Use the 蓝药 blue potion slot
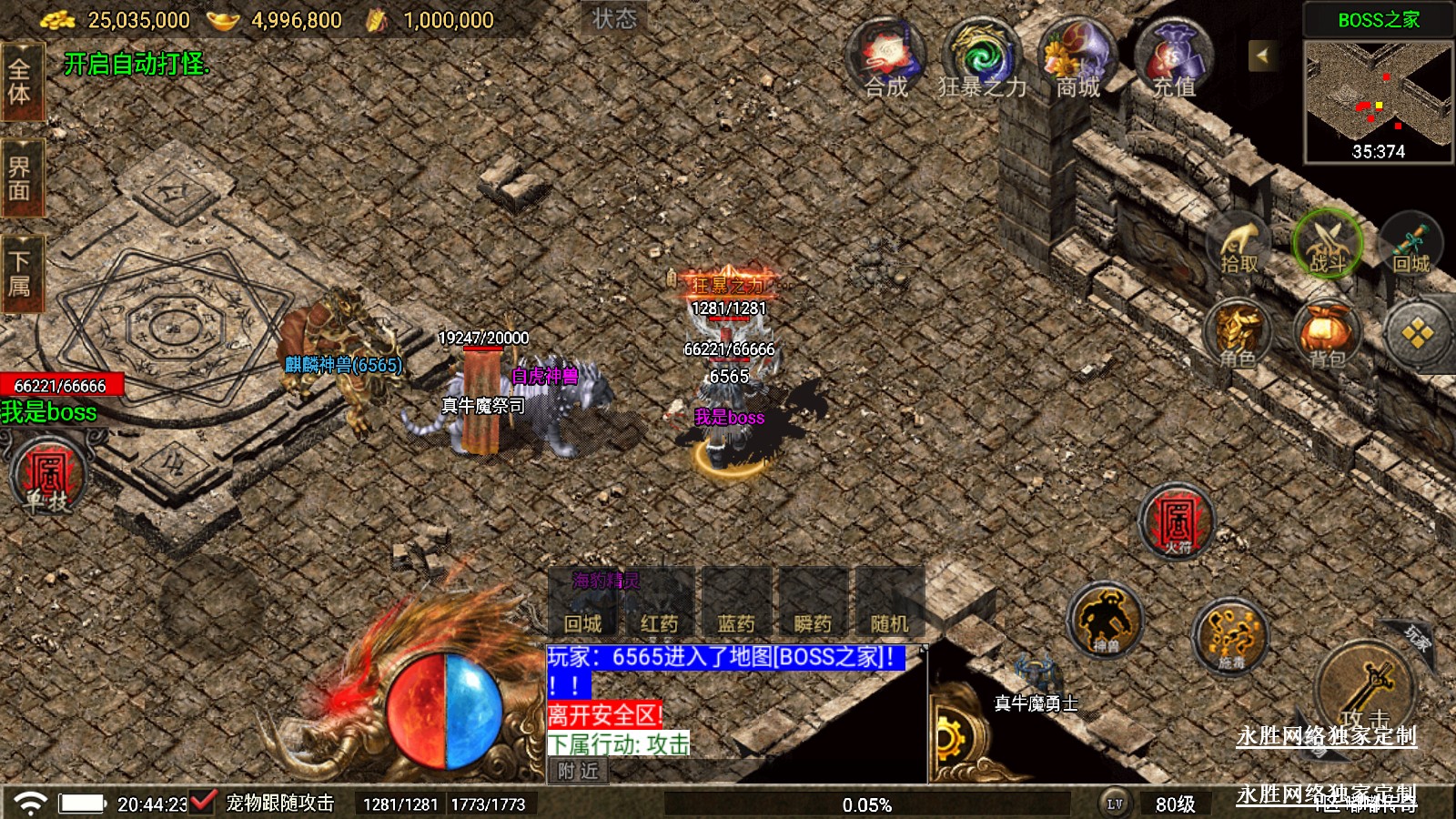 tap(736, 604)
